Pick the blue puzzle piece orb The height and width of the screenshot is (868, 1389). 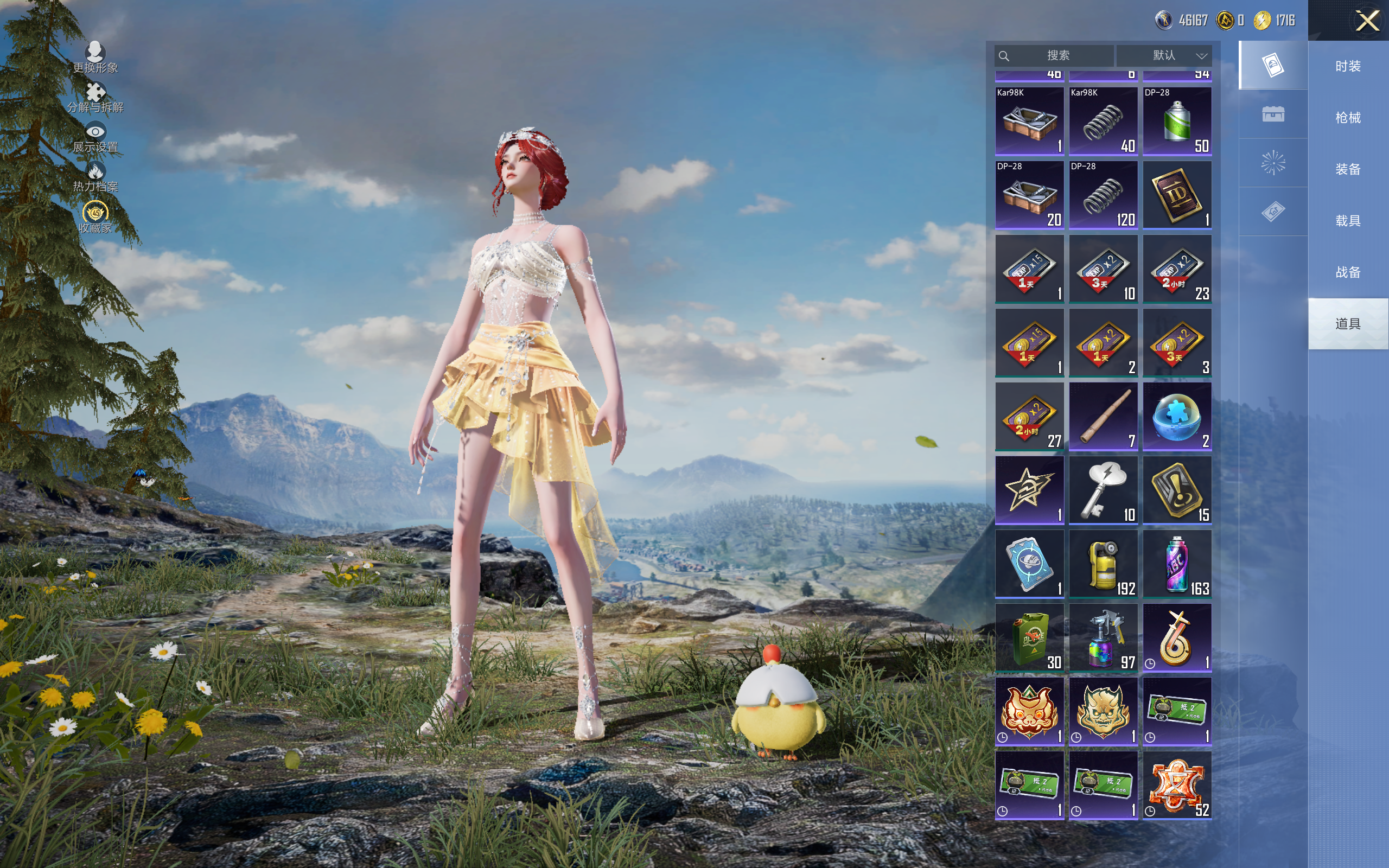pyautogui.click(x=1177, y=417)
